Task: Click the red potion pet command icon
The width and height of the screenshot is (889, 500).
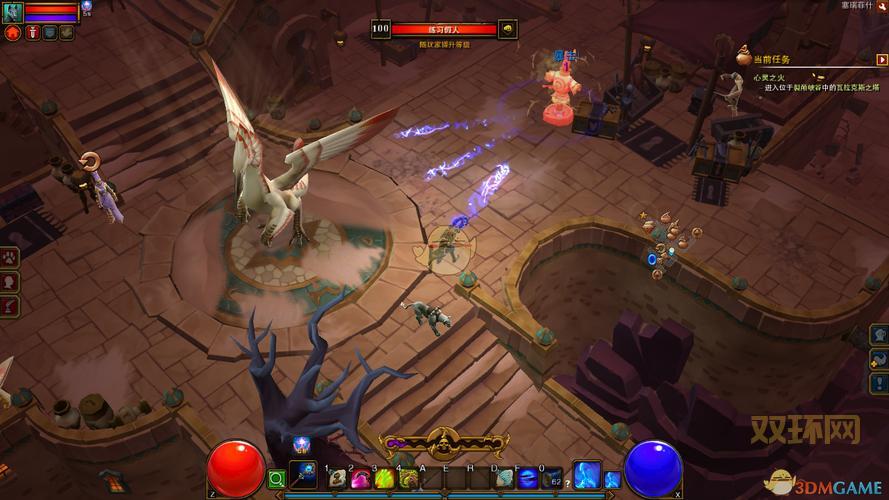Action: (32, 33)
